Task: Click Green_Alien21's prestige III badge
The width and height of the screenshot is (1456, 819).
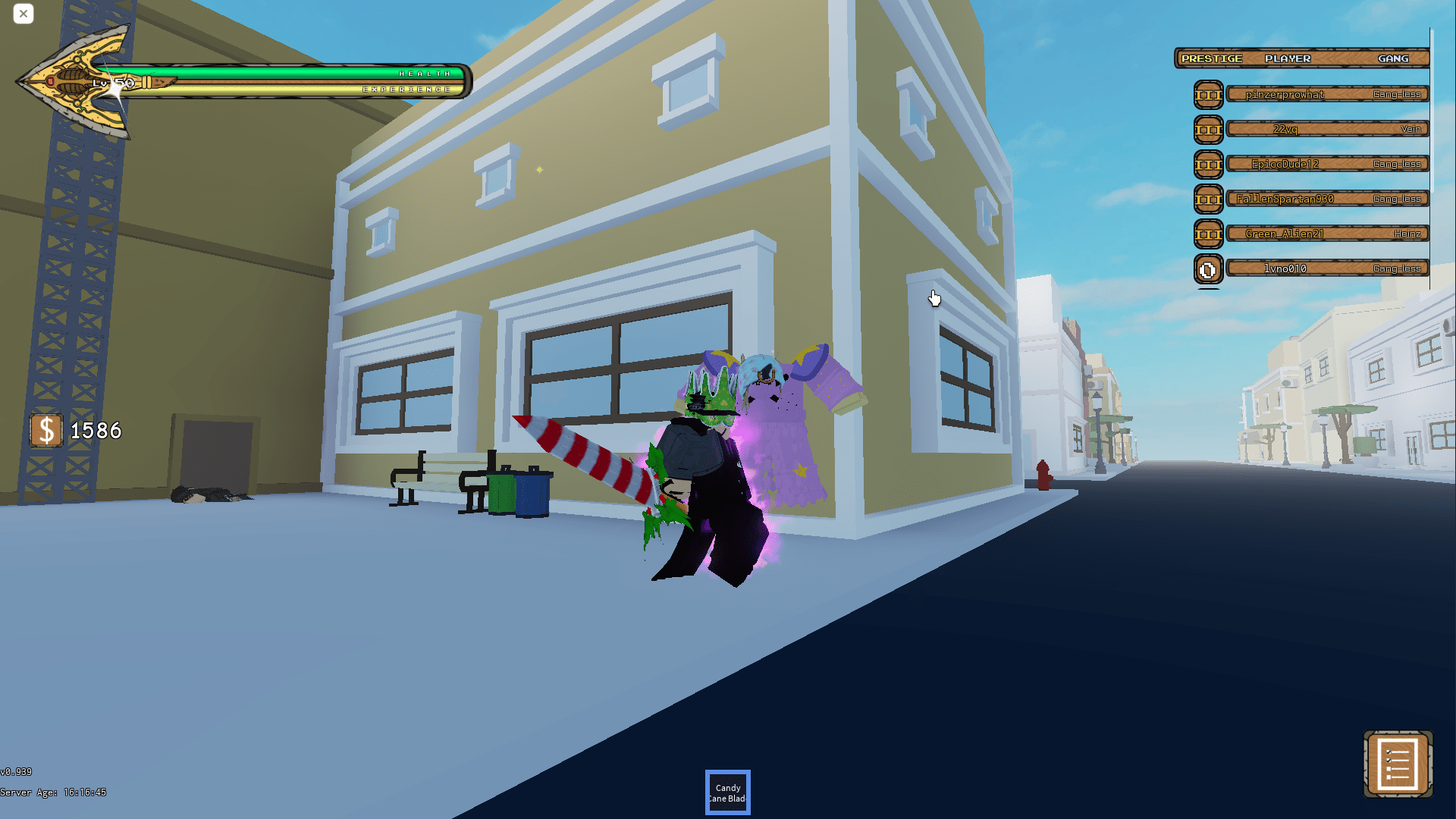Action: tap(1208, 234)
